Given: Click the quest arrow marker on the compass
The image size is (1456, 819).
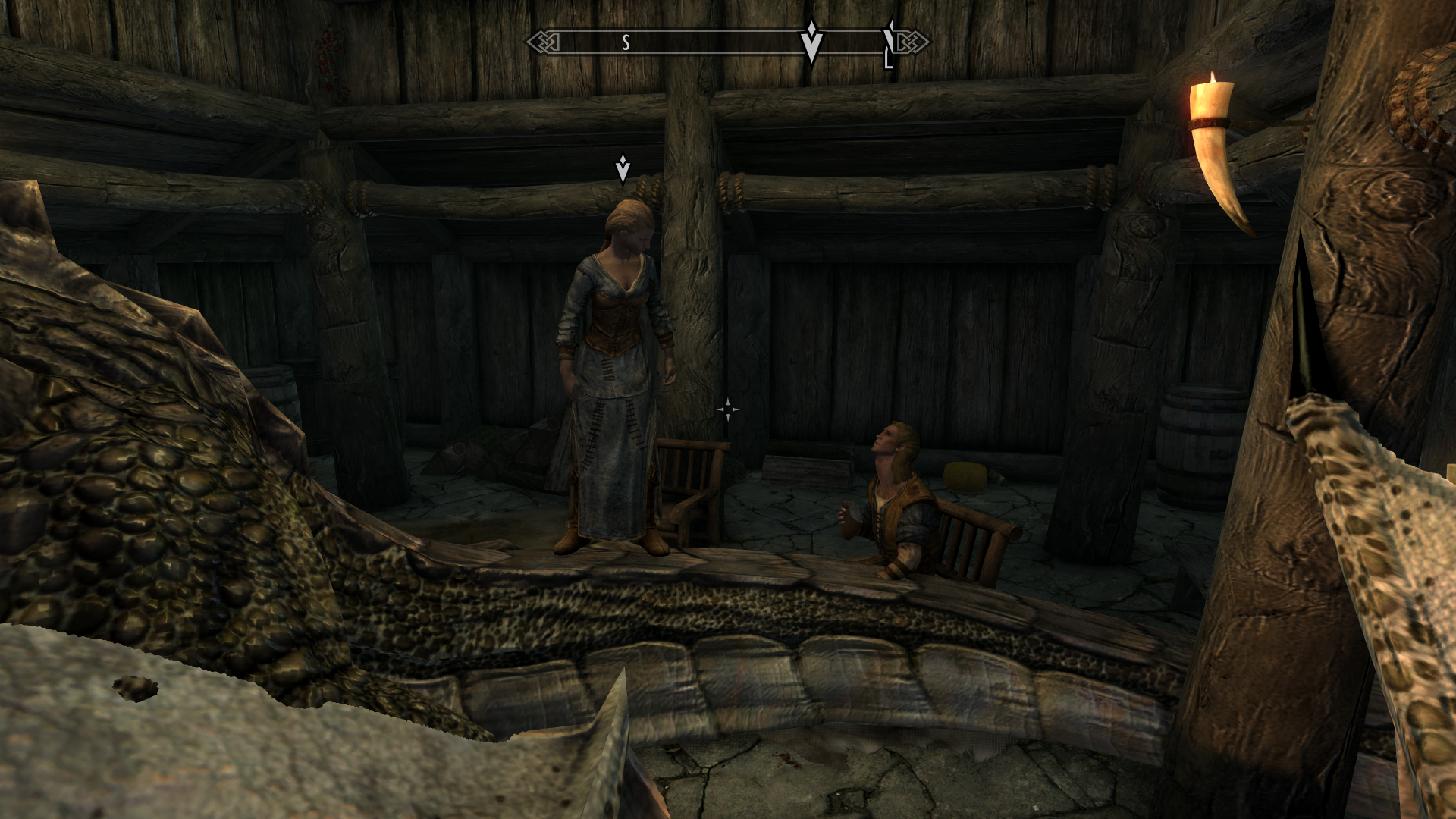Looking at the screenshot, I should click(x=811, y=41).
